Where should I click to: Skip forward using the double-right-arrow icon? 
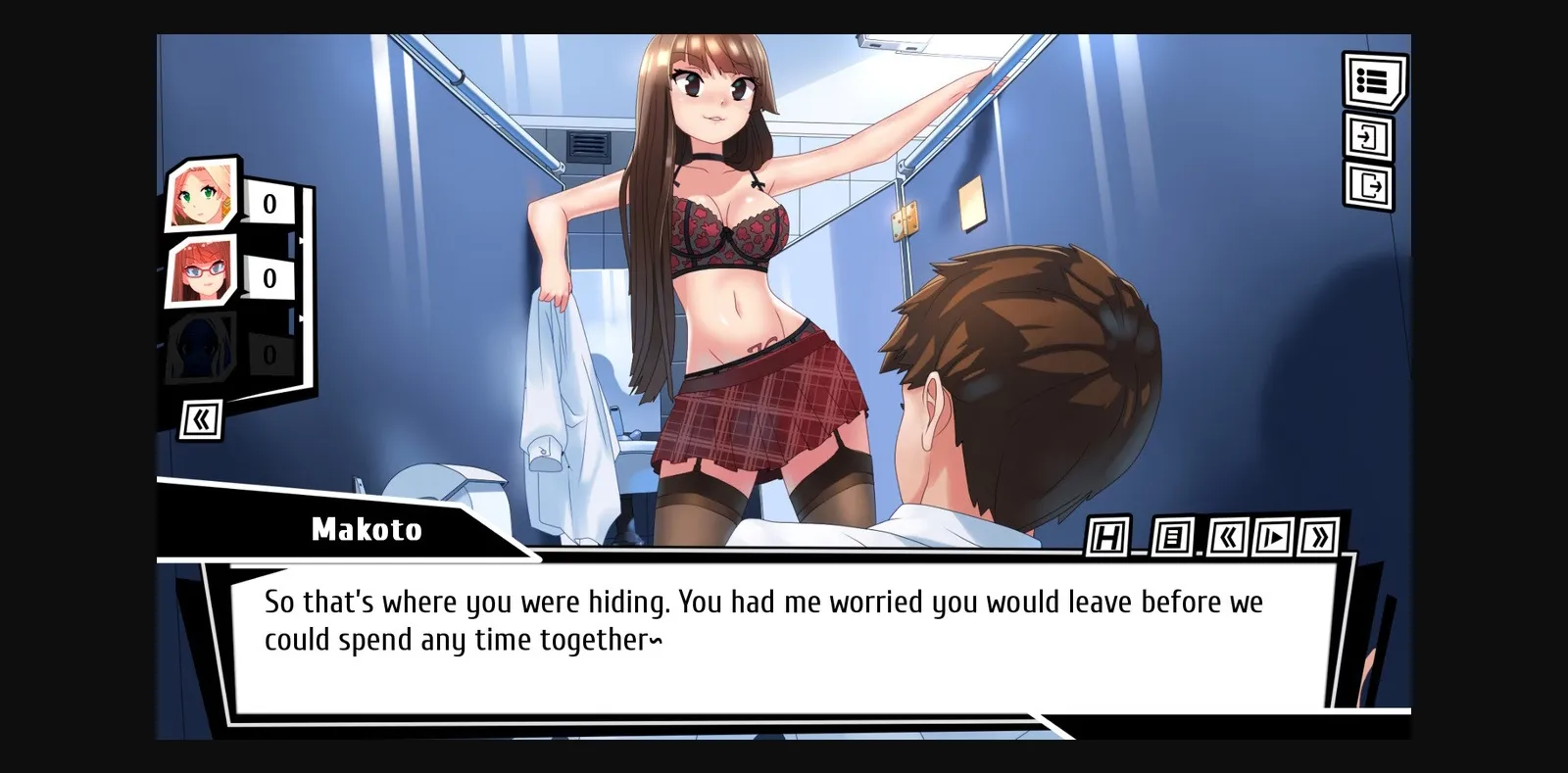click(1318, 537)
